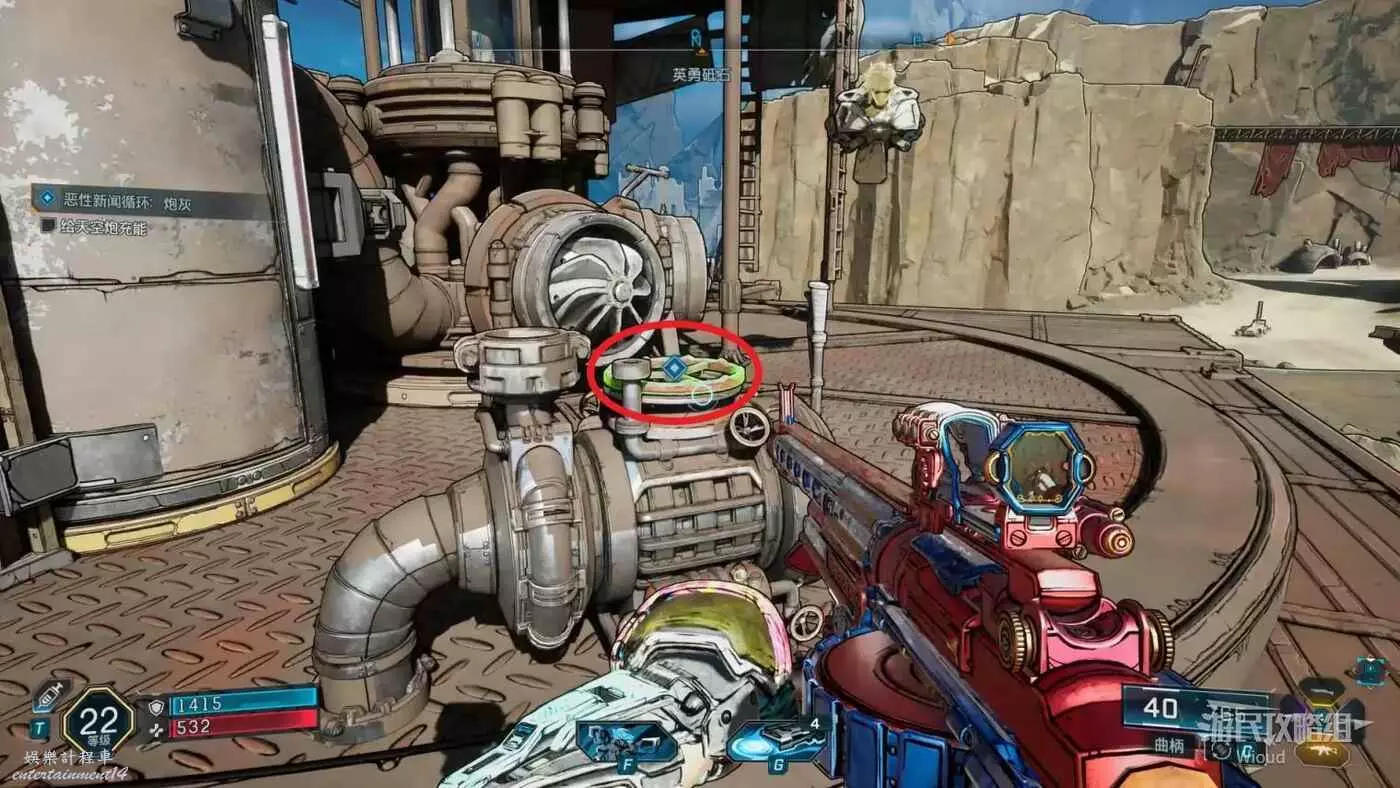1400x788 pixels.
Task: Activate the action skill icon labeled F
Action: 624,742
